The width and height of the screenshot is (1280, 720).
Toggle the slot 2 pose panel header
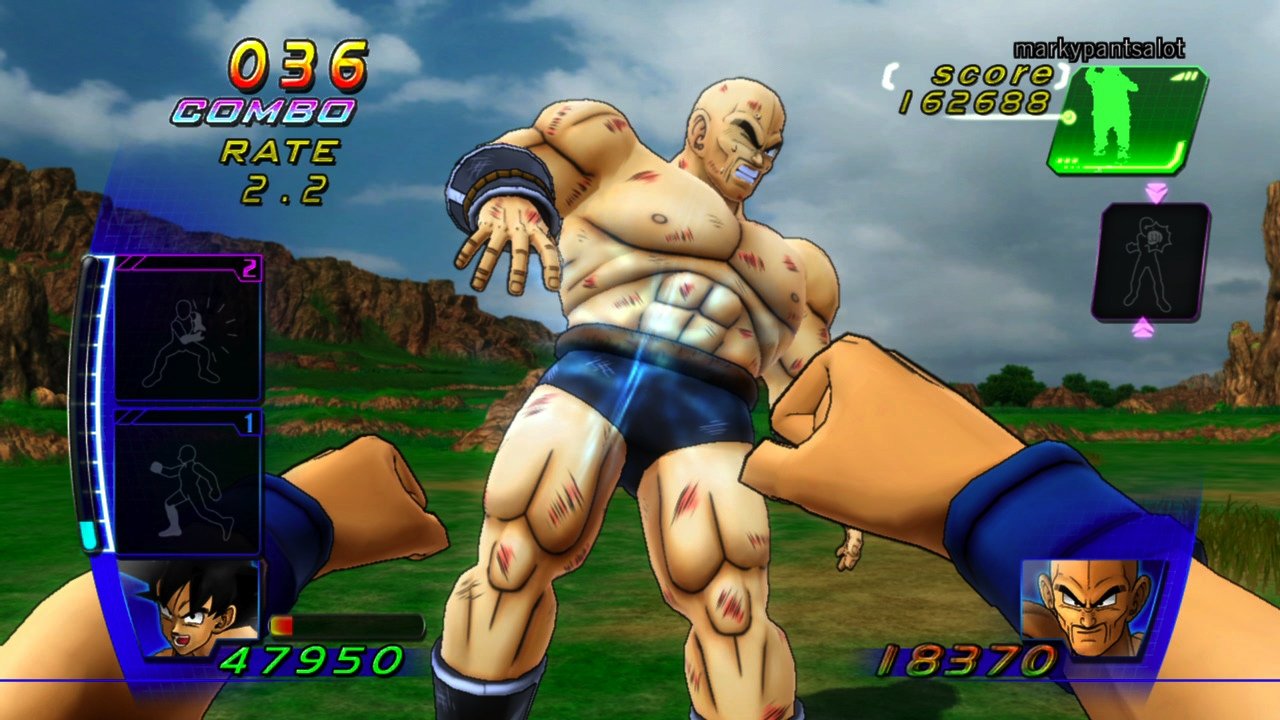(x=185, y=263)
